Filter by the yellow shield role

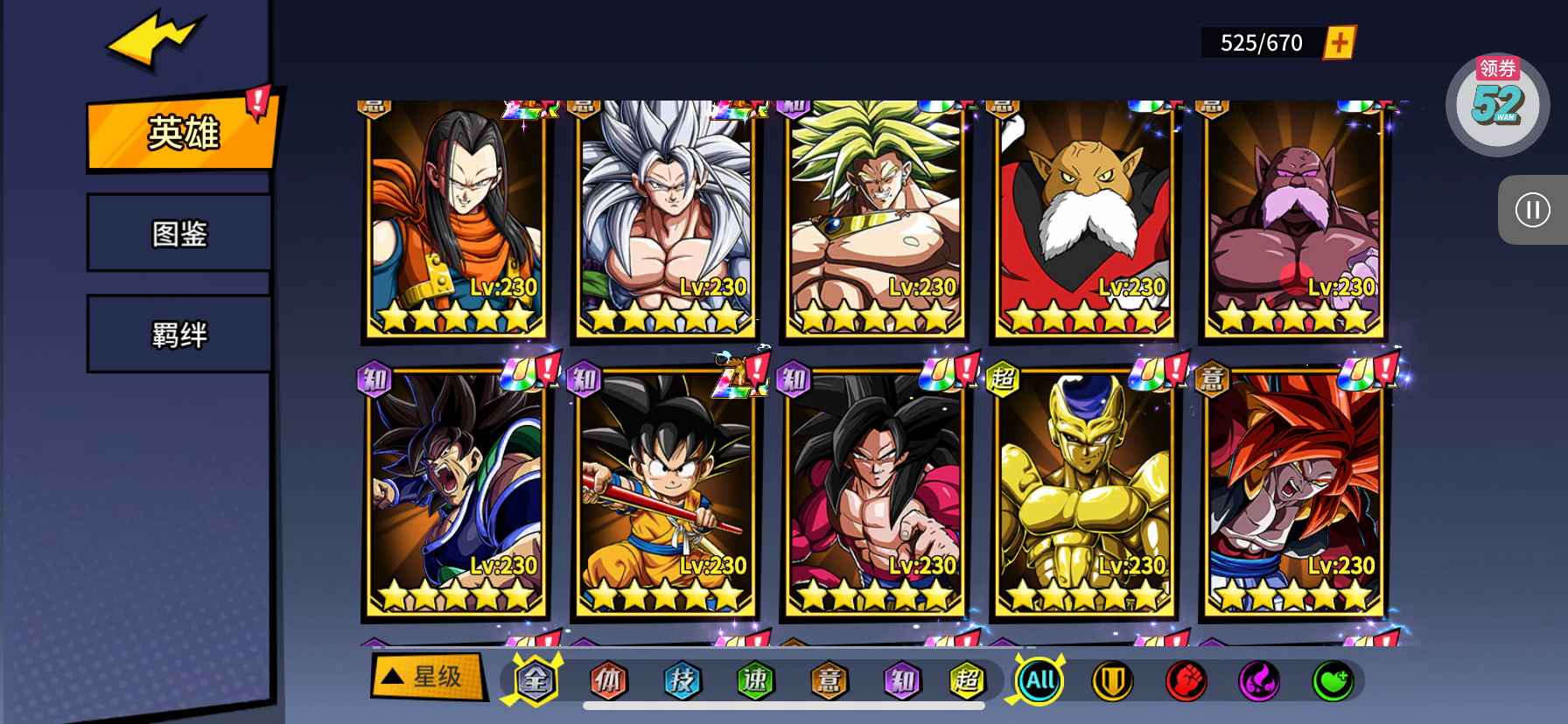click(1112, 680)
